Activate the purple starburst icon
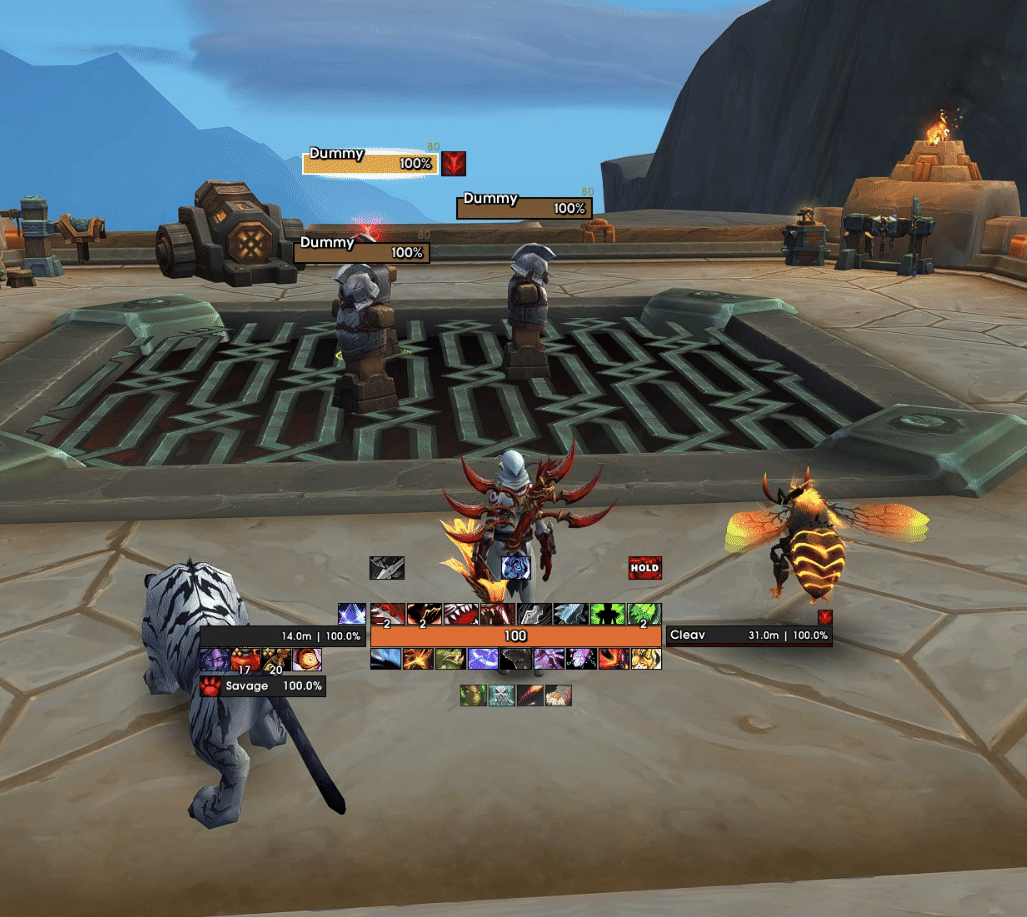Image resolution: width=1027 pixels, height=917 pixels. pos(351,614)
